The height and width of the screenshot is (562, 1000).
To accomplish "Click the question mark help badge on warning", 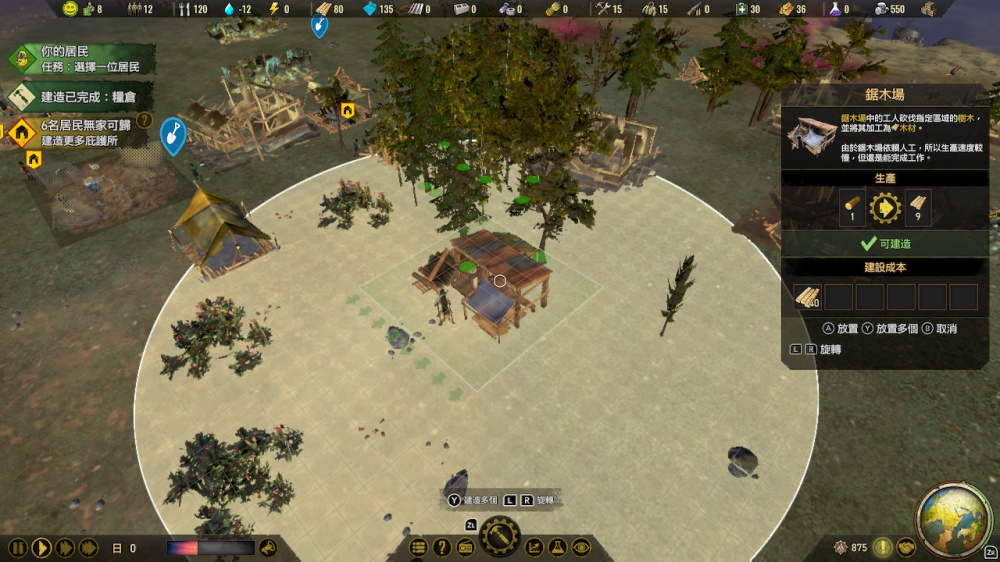I will pos(145,121).
